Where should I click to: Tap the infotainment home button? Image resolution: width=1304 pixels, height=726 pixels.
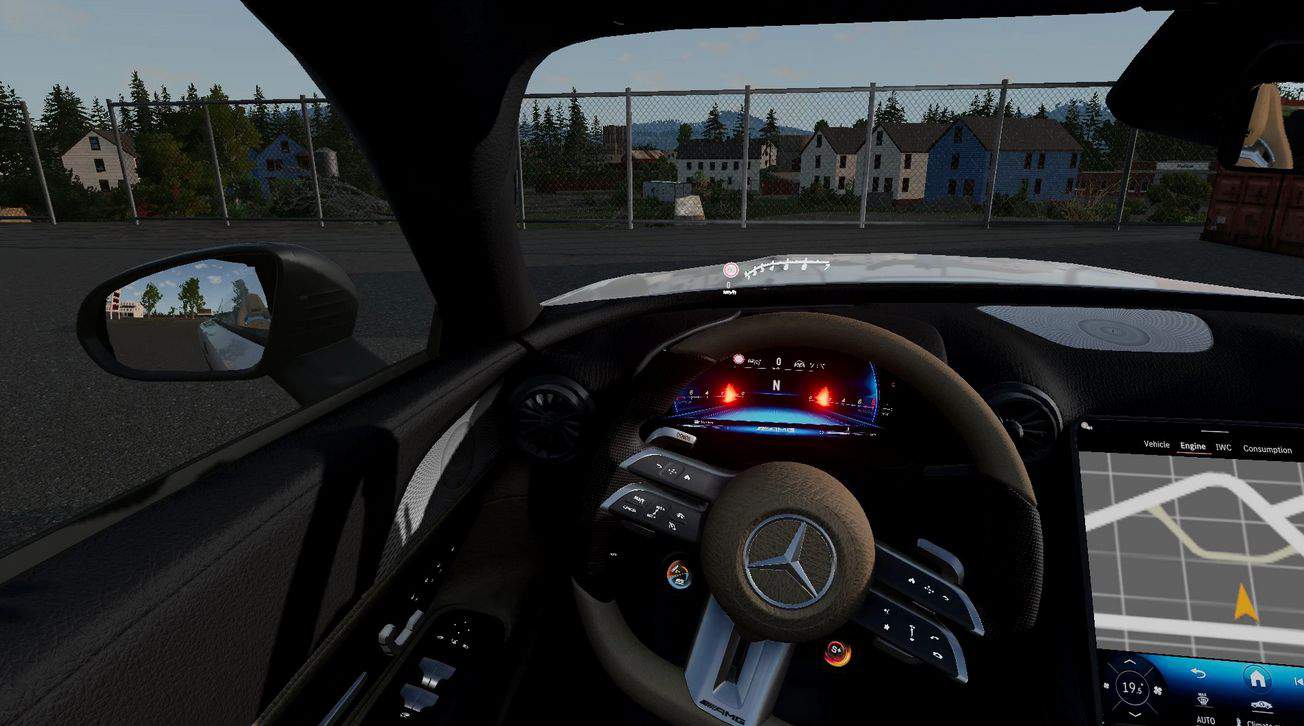click(1257, 679)
